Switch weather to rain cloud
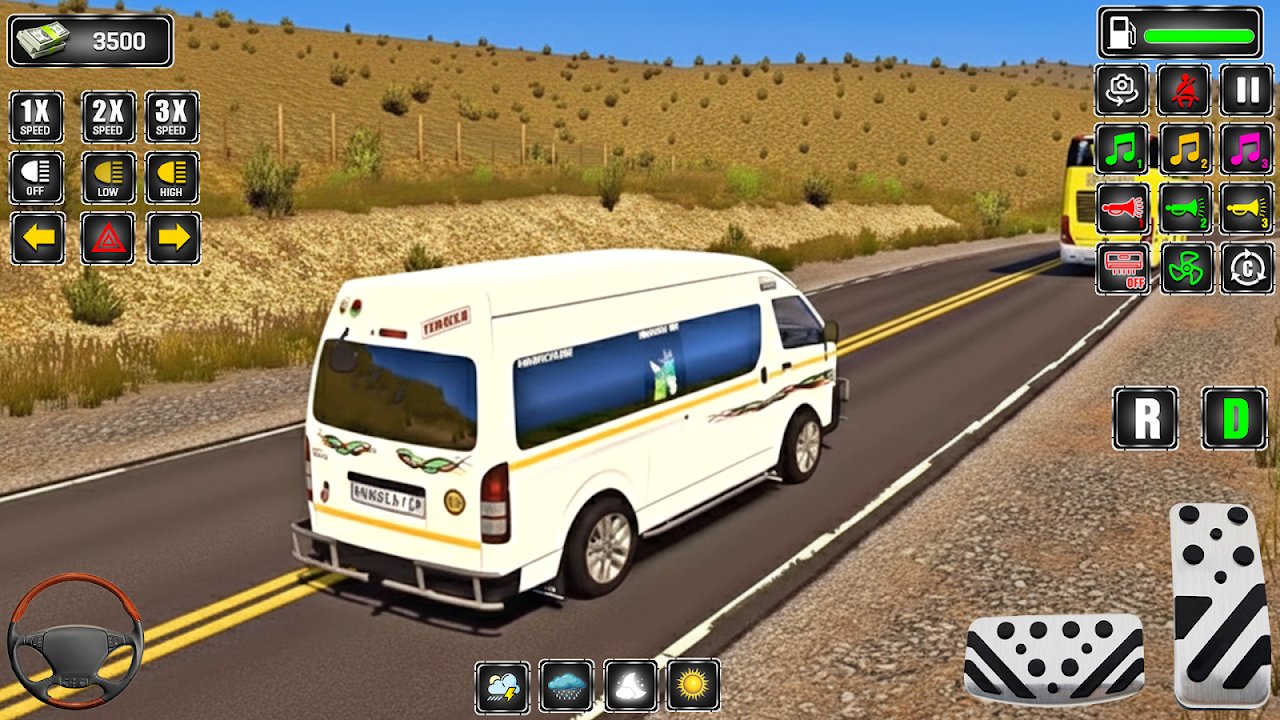This screenshot has width=1280, height=720. pyautogui.click(x=566, y=685)
